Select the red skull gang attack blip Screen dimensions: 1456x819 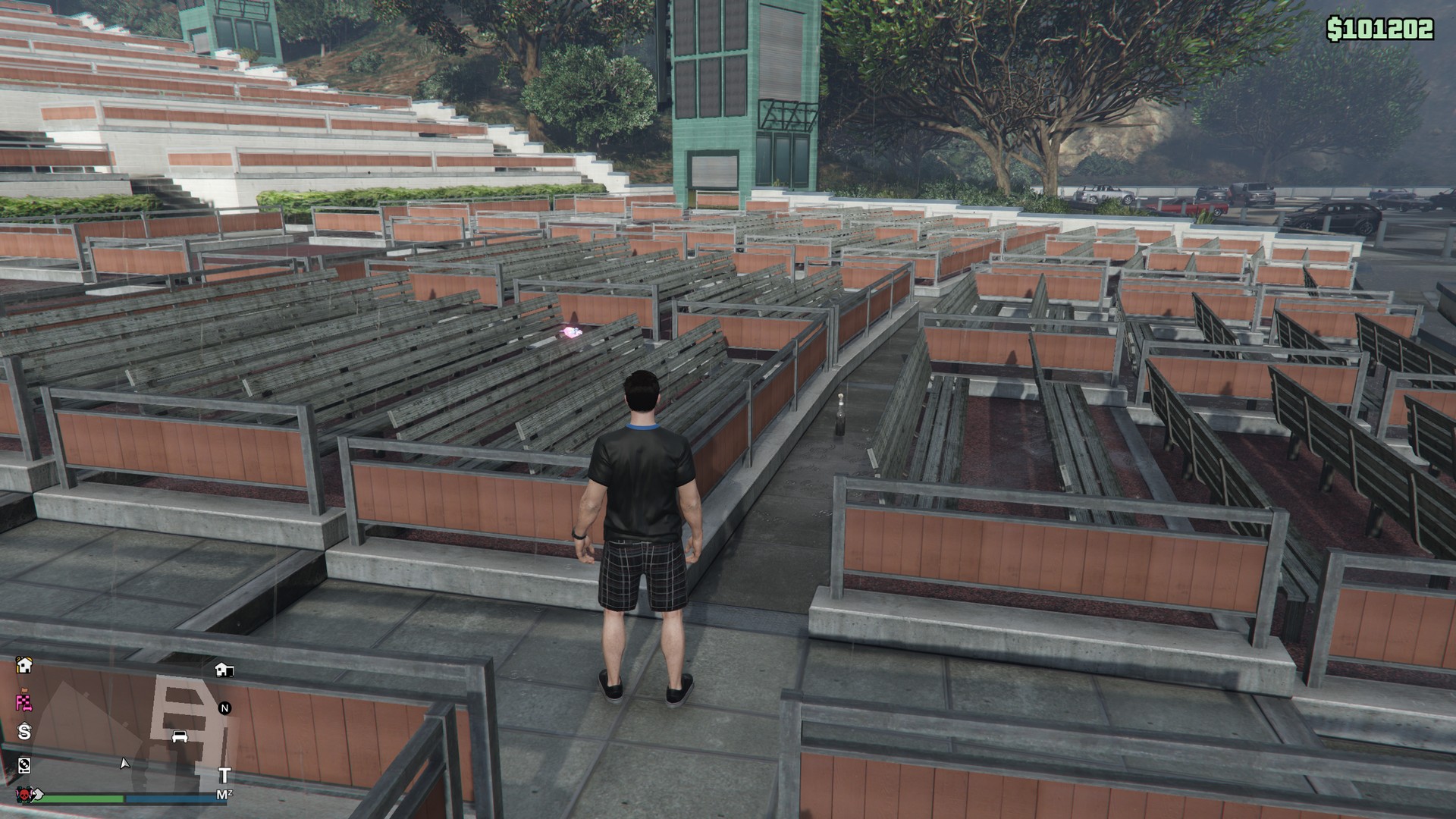point(24,795)
